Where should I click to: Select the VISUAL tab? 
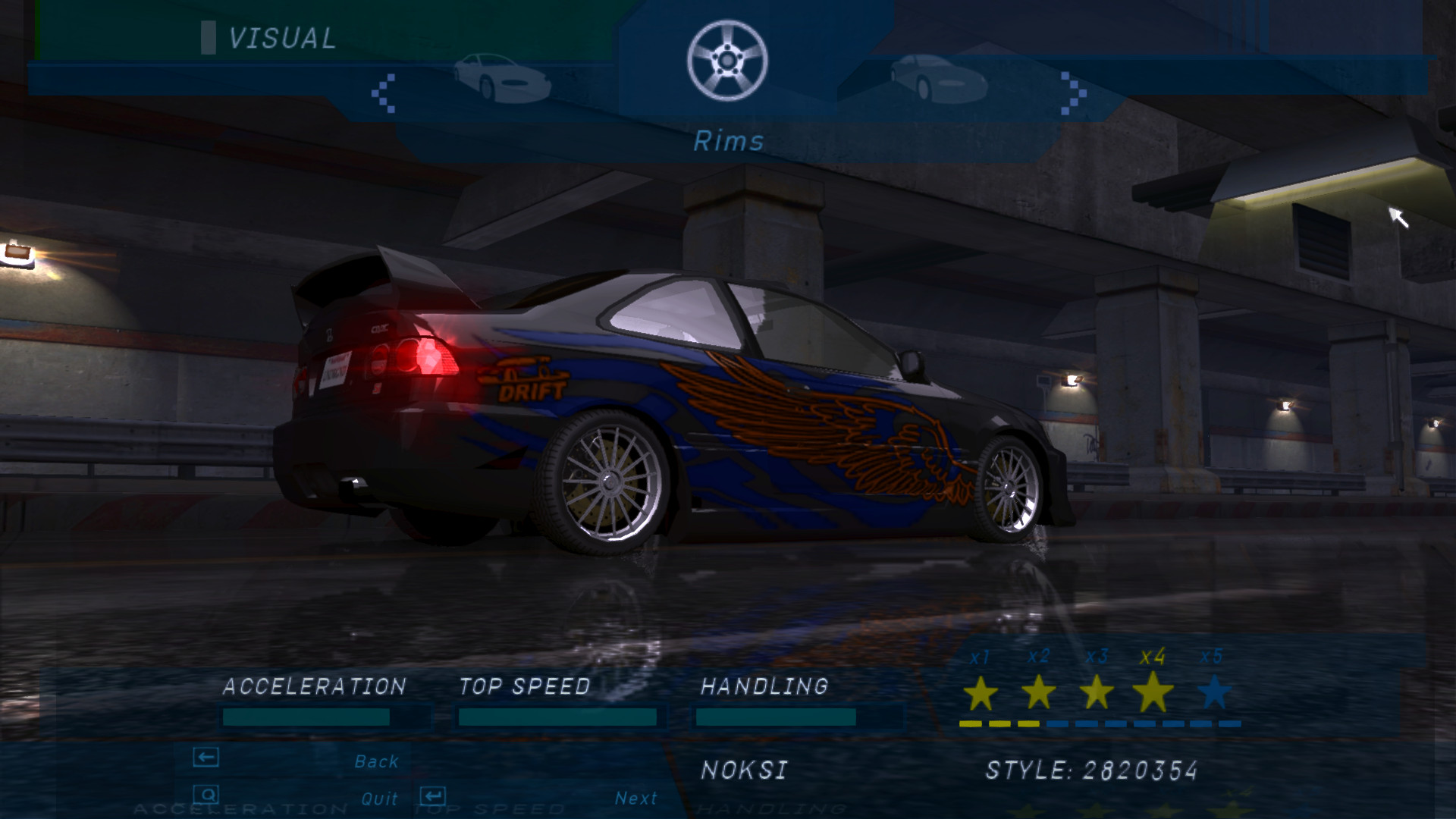click(281, 36)
